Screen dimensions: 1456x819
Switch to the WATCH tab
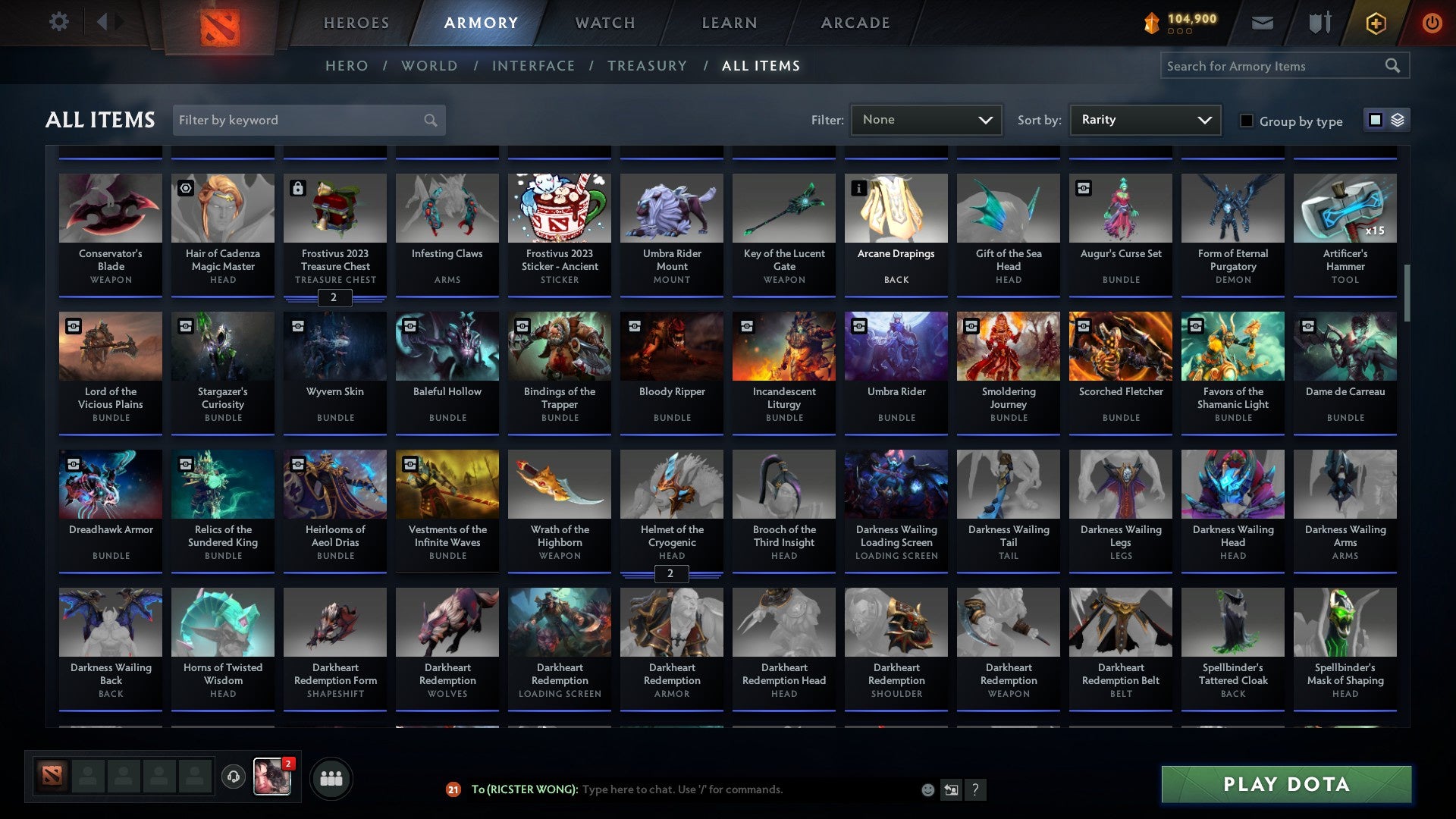click(x=604, y=23)
